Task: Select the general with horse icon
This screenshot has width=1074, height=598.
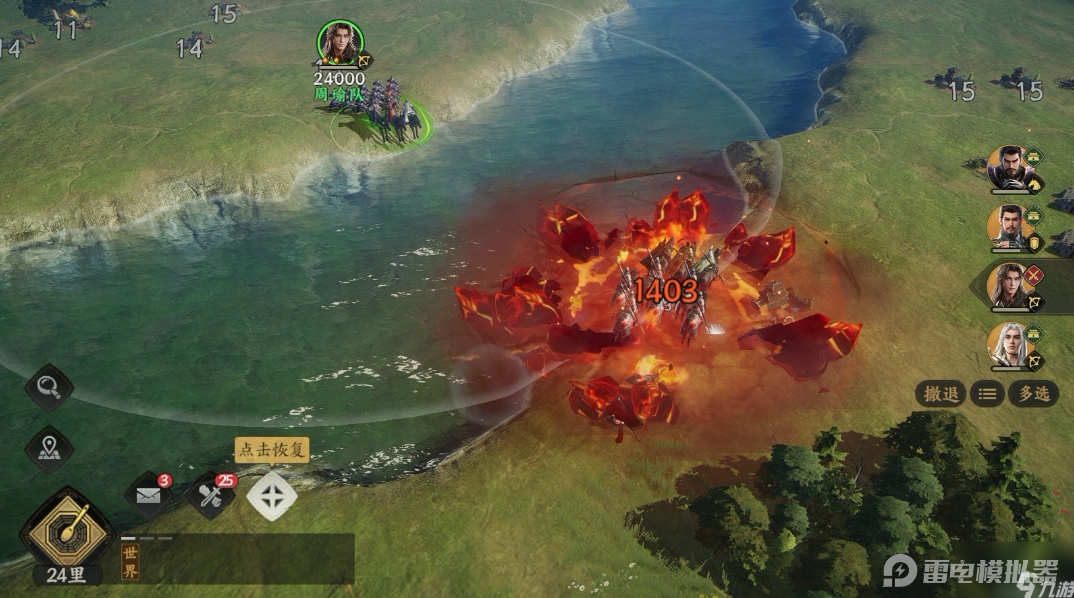Action: coord(1009,168)
